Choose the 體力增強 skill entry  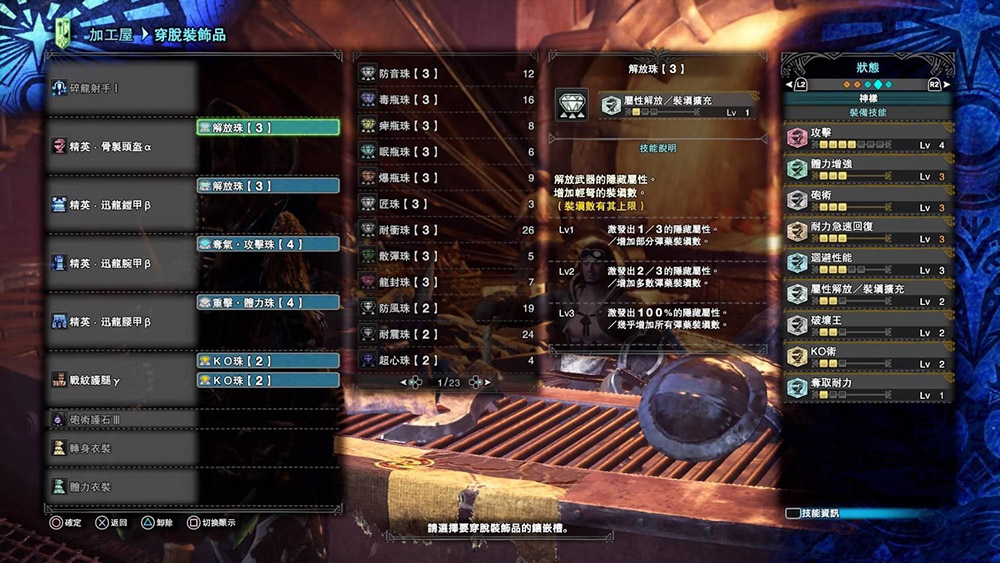[867, 169]
